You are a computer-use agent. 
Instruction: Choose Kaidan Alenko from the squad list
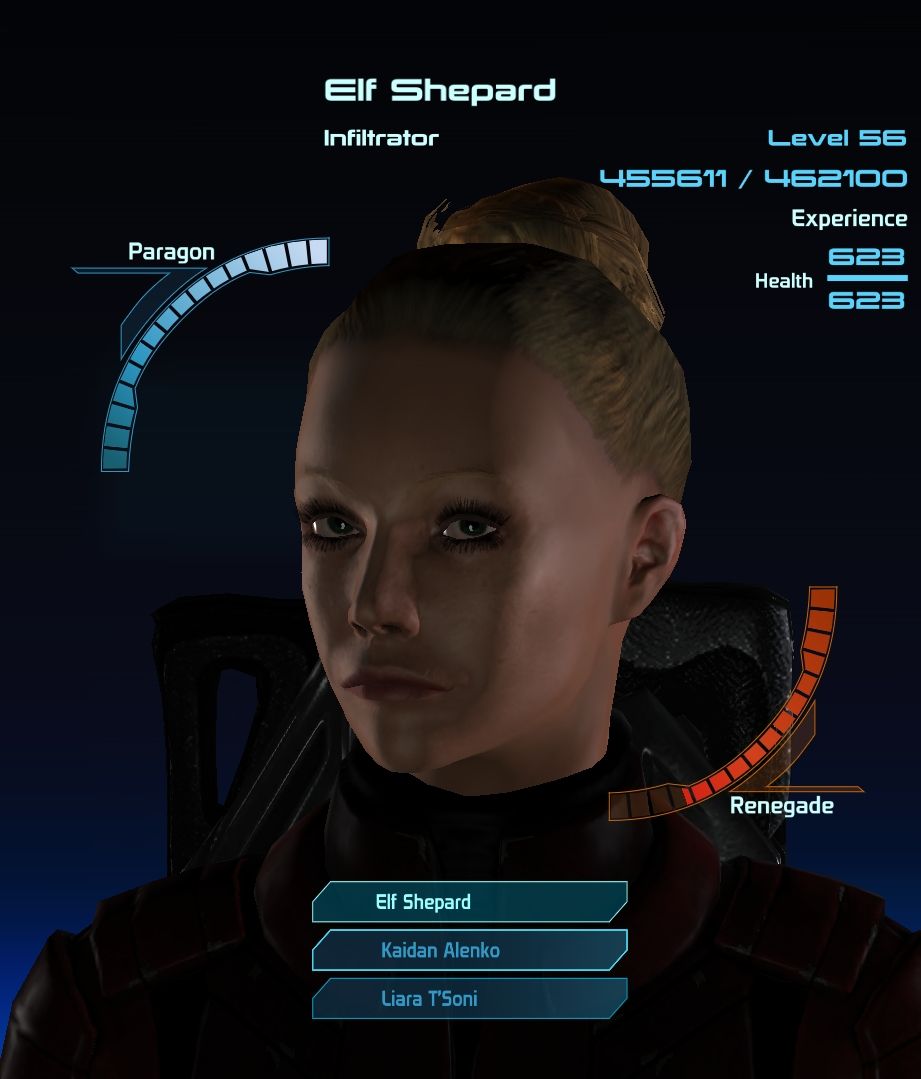point(469,950)
